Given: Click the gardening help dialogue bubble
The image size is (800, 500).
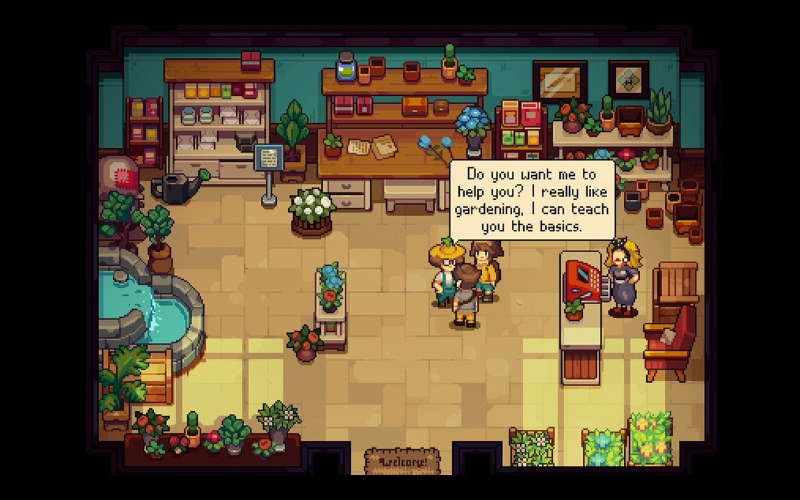Looking at the screenshot, I should (x=531, y=200).
